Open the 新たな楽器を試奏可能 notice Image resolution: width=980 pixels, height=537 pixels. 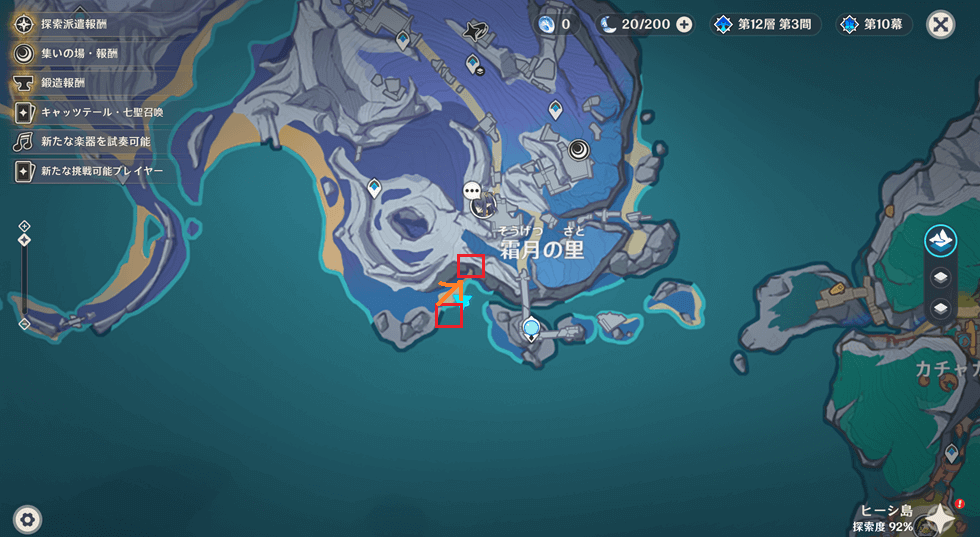click(95, 141)
